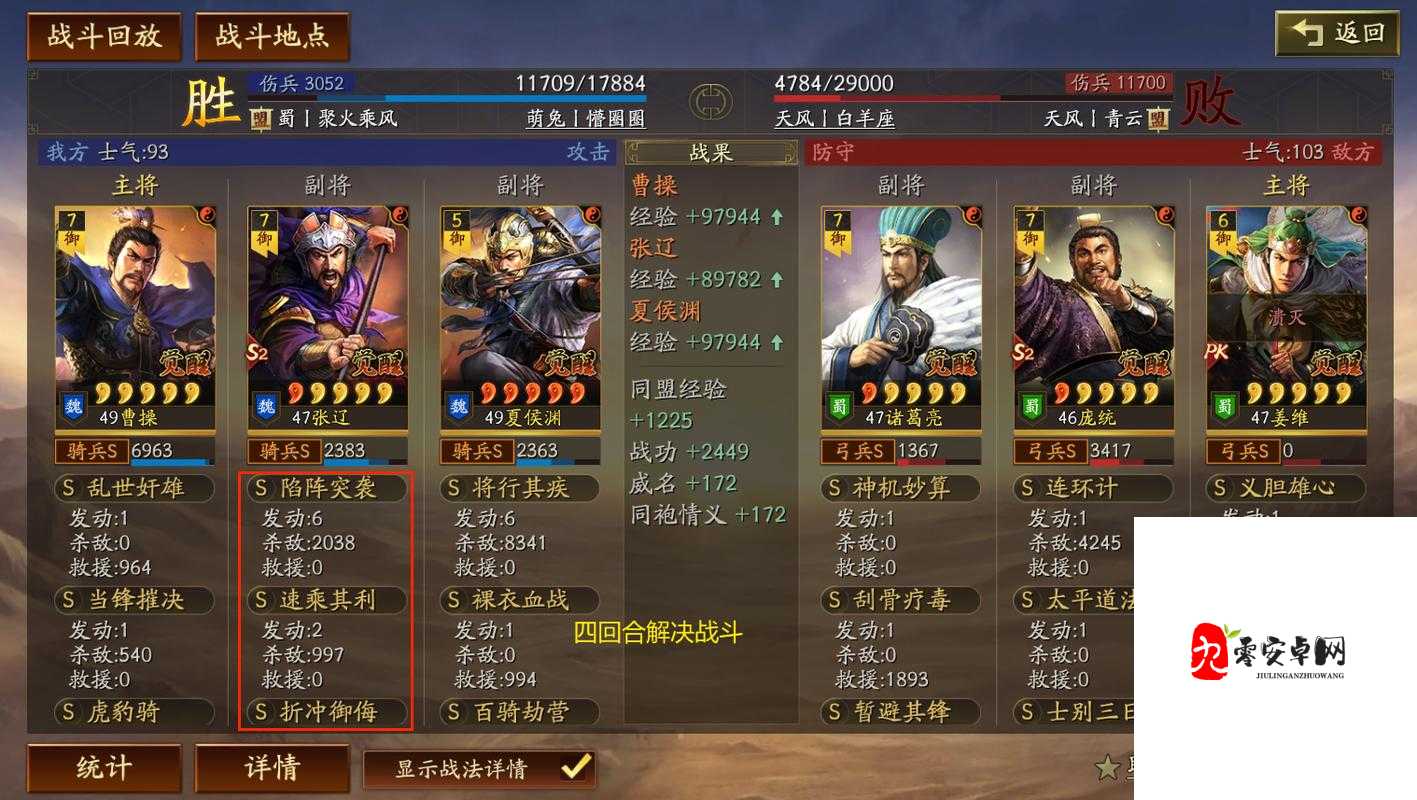The height and width of the screenshot is (800, 1417).
Task: Expand the 陷阵突袭 skill entry
Action: (x=326, y=489)
